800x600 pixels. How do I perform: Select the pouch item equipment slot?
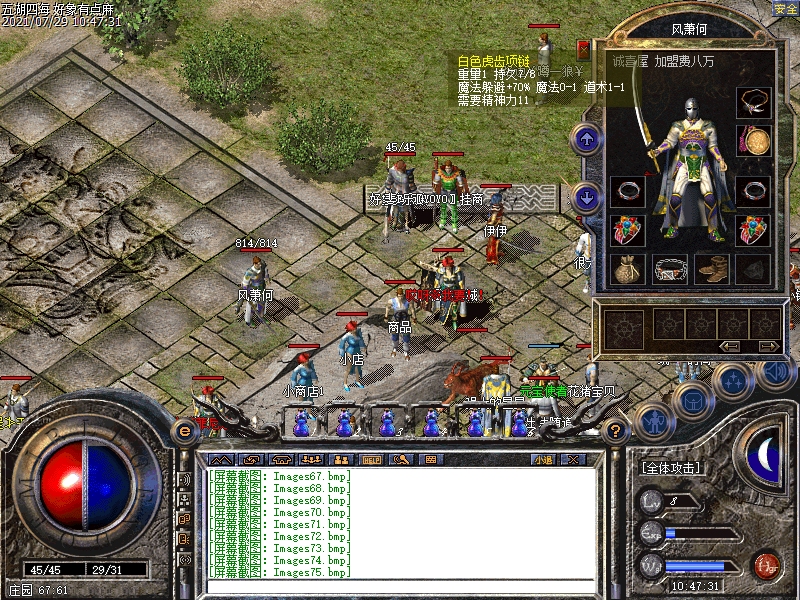[628, 268]
